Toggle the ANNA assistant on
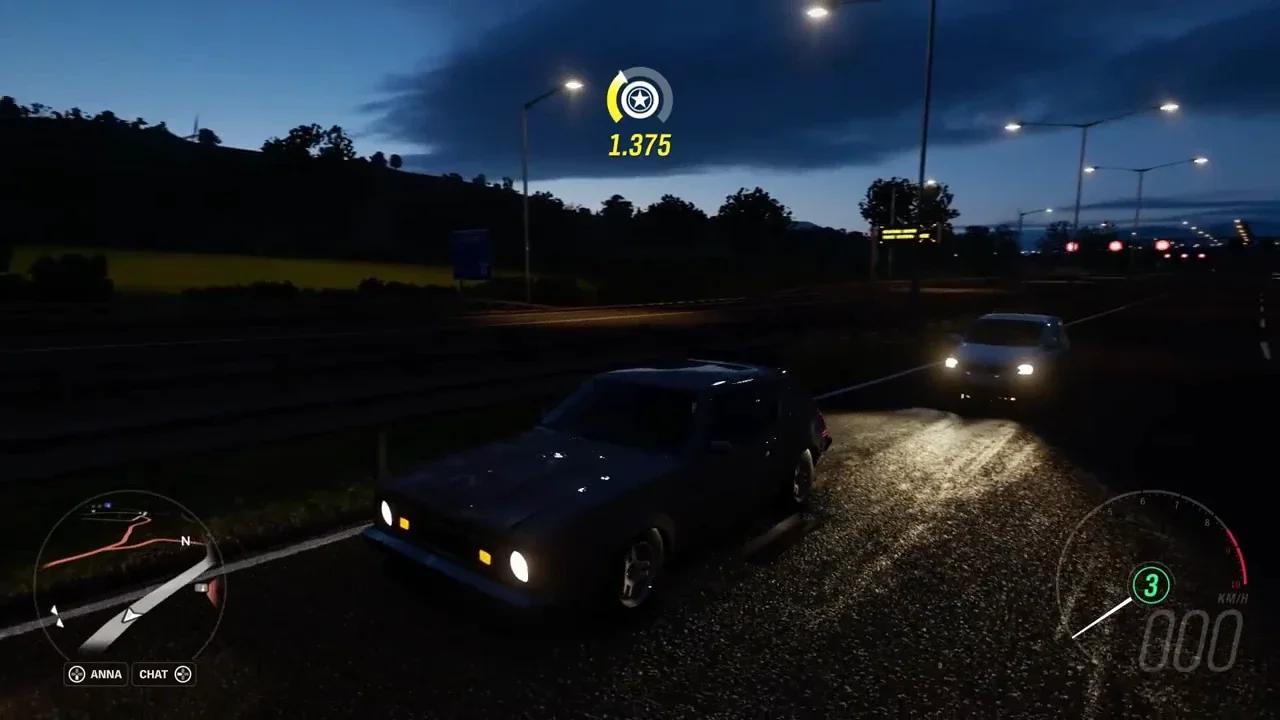The width and height of the screenshot is (1280, 720). coord(106,674)
